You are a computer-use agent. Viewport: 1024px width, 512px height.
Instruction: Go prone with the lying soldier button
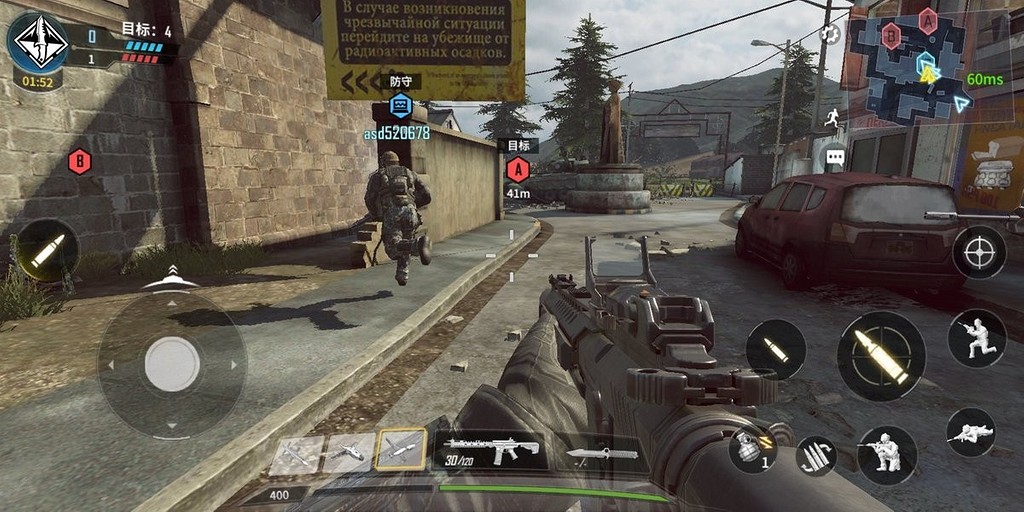pyautogui.click(x=970, y=432)
